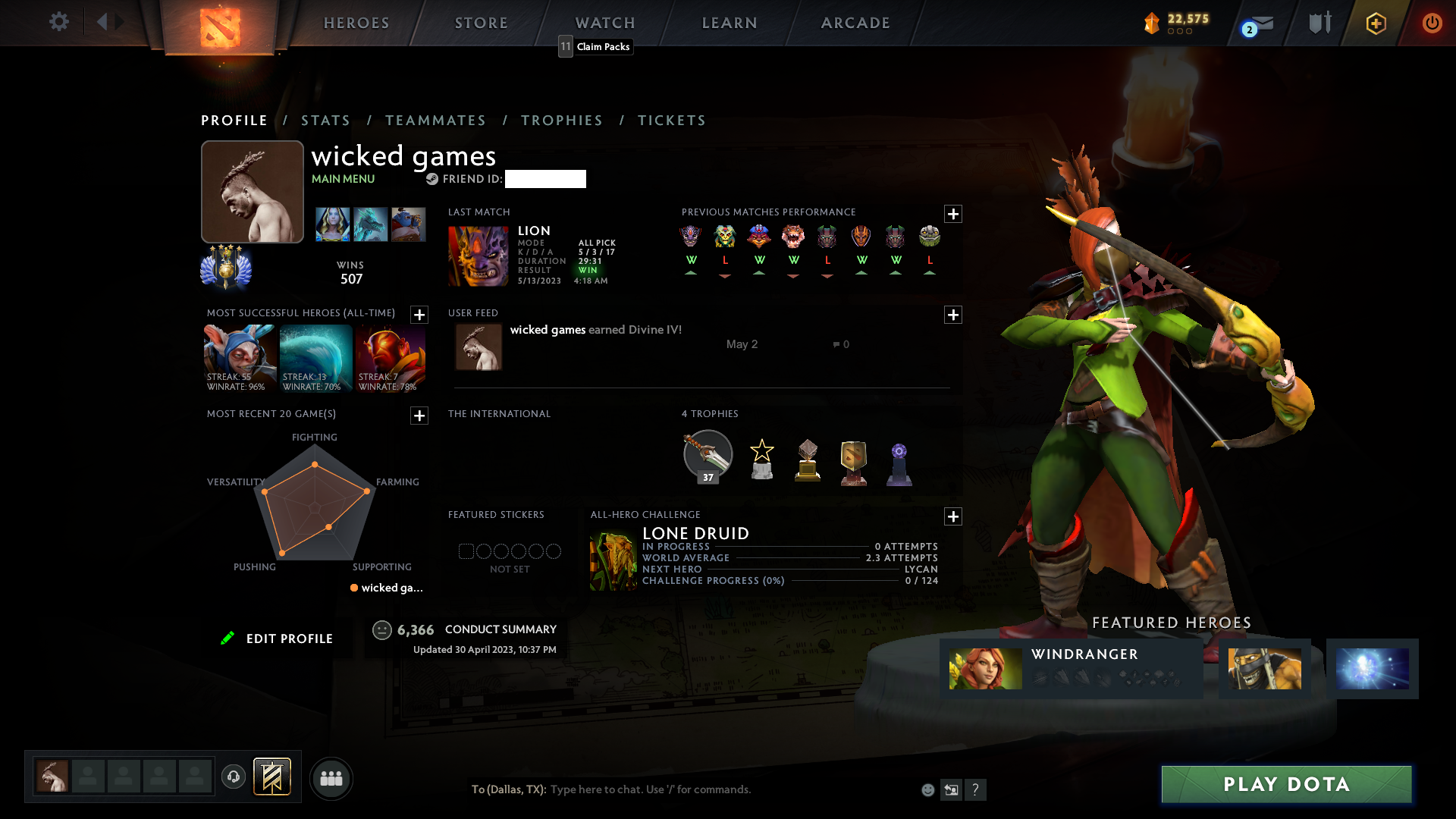This screenshot has width=1456, height=819.
Task: Click the golden Dota Plus hexagon icon
Action: (x=1376, y=23)
